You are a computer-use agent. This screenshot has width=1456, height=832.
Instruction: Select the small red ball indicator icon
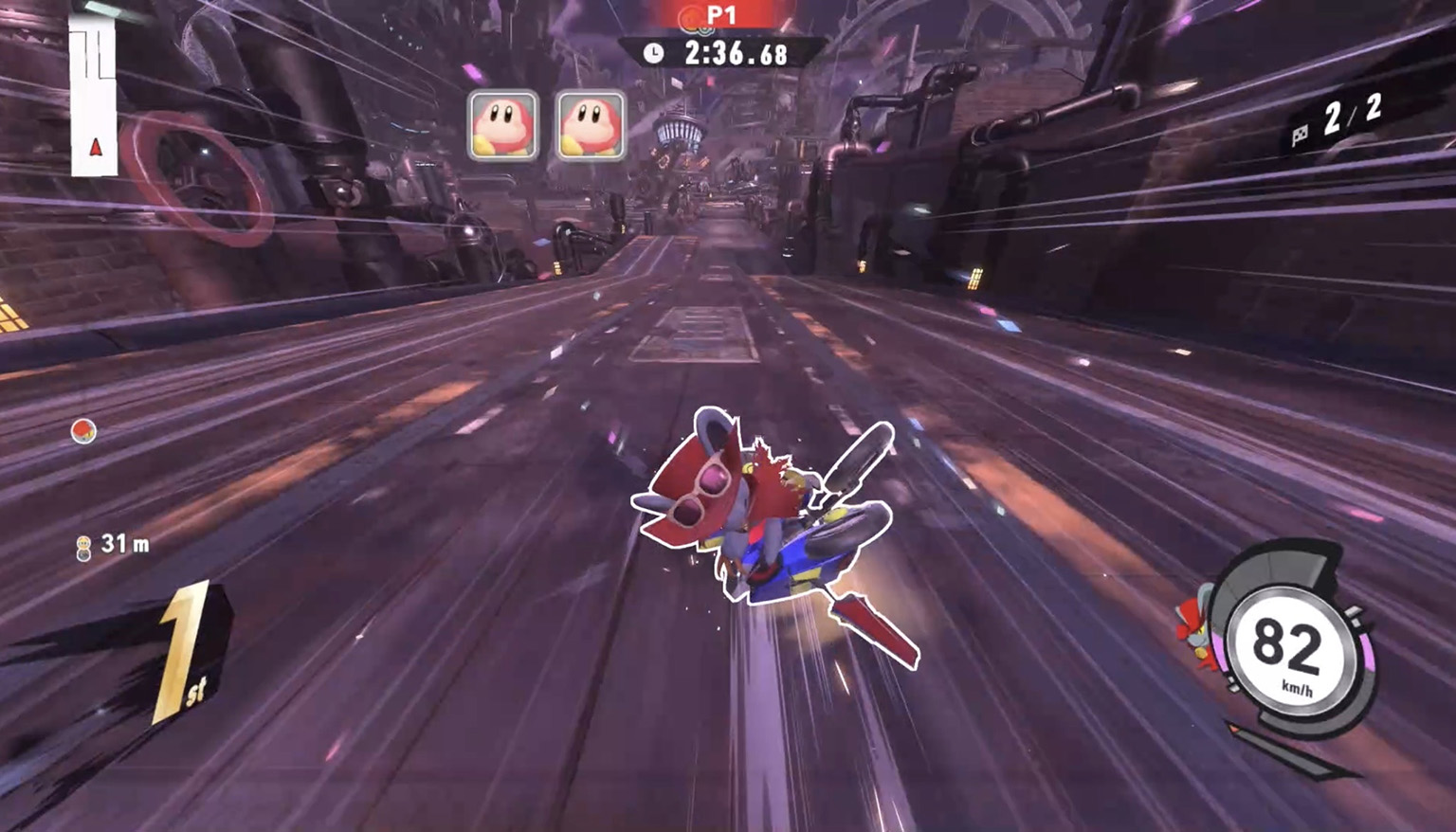pos(83,431)
